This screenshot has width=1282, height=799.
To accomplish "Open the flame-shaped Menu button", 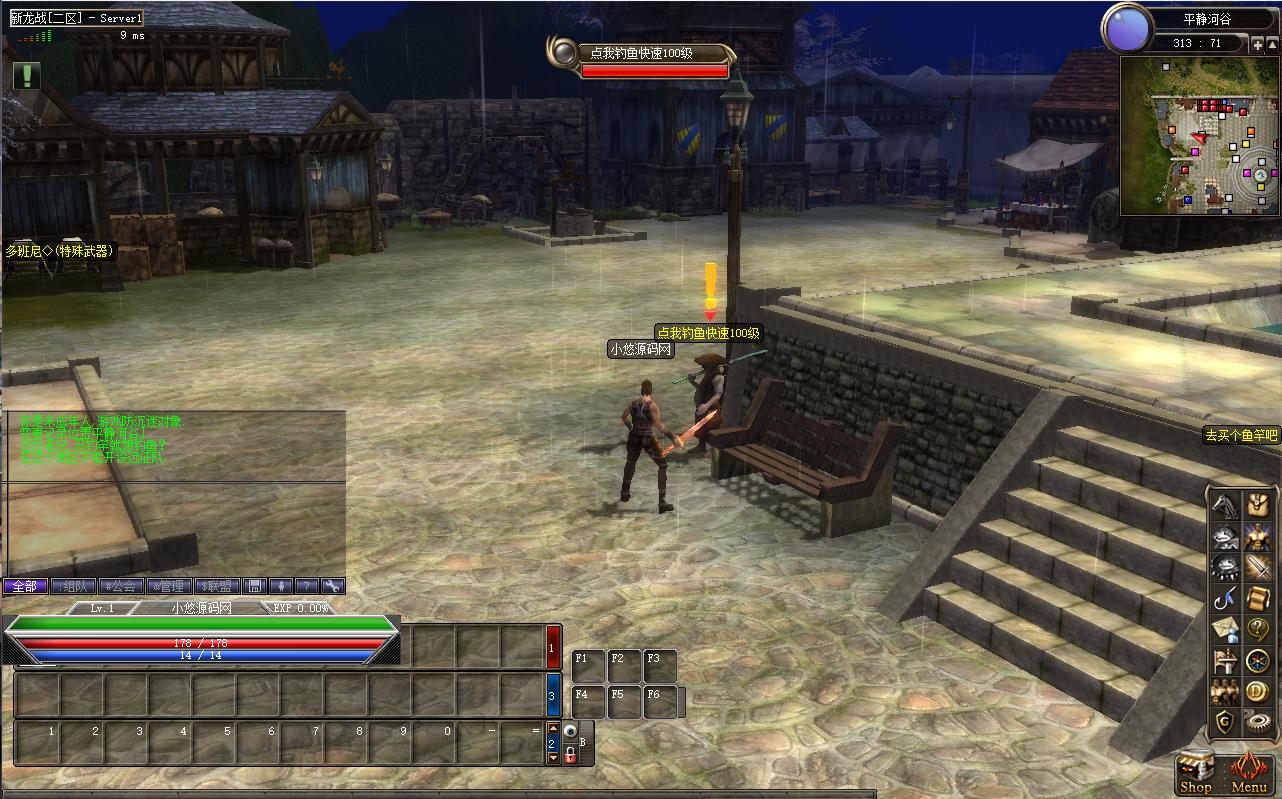I will (x=1249, y=774).
